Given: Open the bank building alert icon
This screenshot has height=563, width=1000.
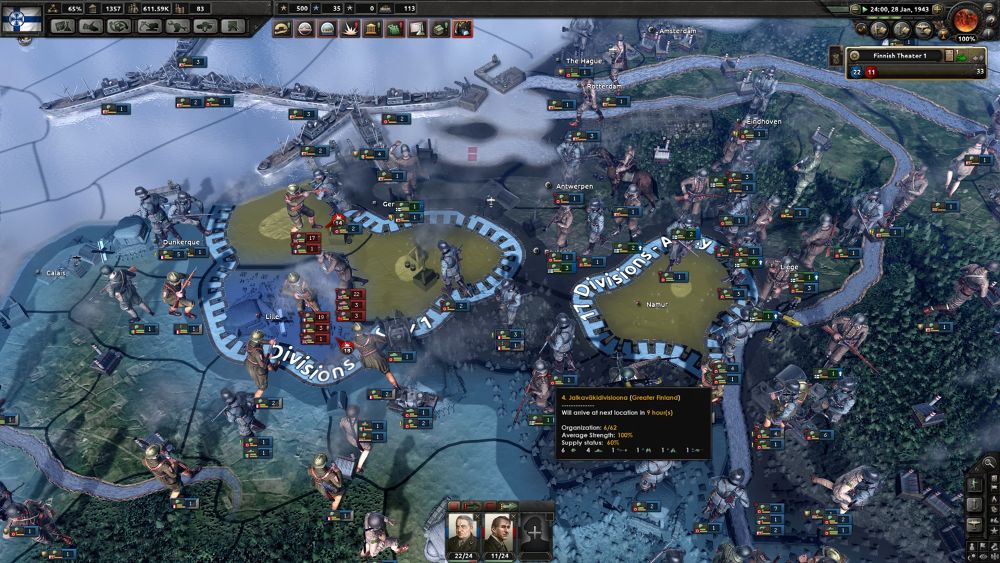Looking at the screenshot, I should pos(371,29).
